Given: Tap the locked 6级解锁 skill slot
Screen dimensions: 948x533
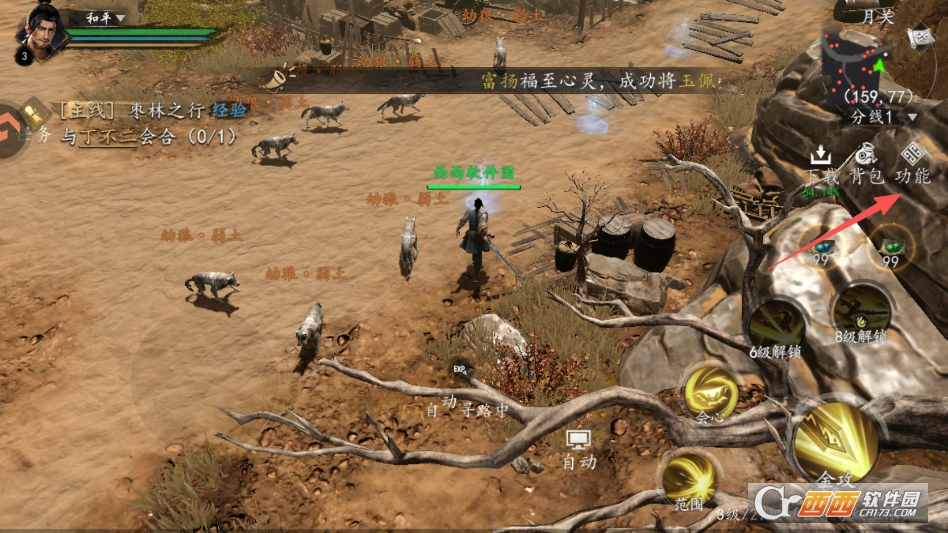Looking at the screenshot, I should [x=776, y=325].
